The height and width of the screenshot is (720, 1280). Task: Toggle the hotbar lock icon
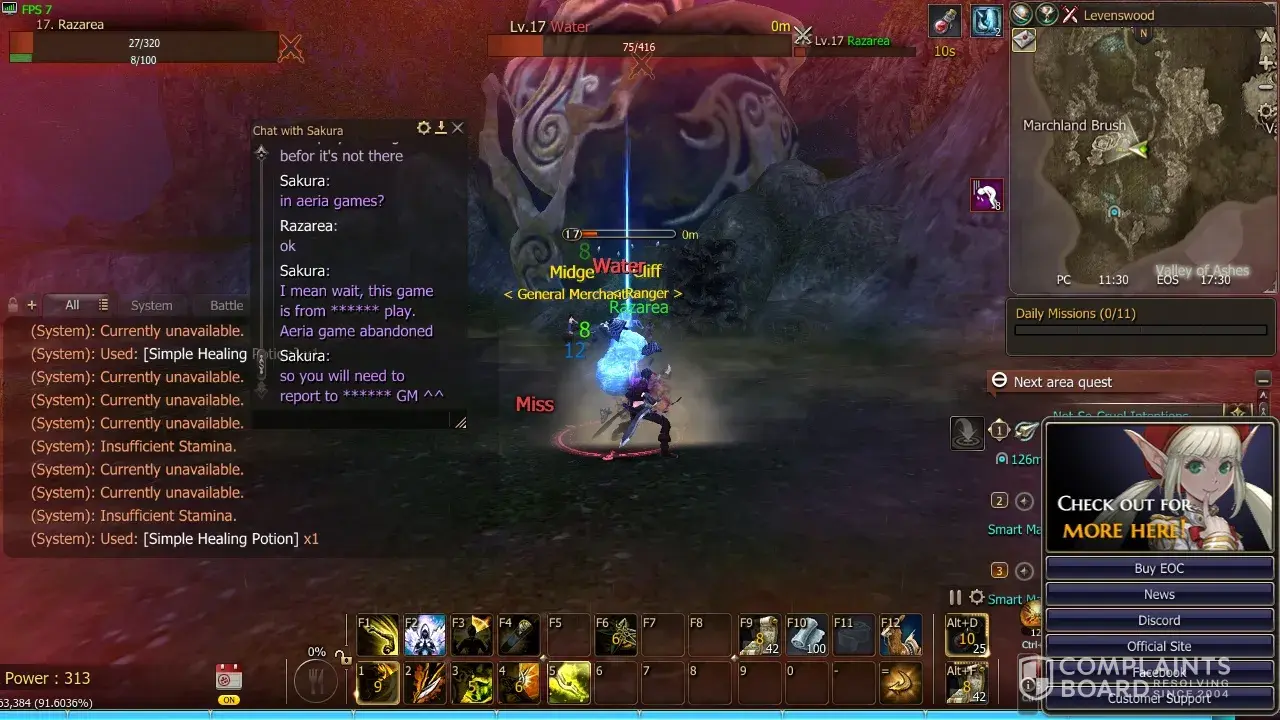click(x=343, y=658)
